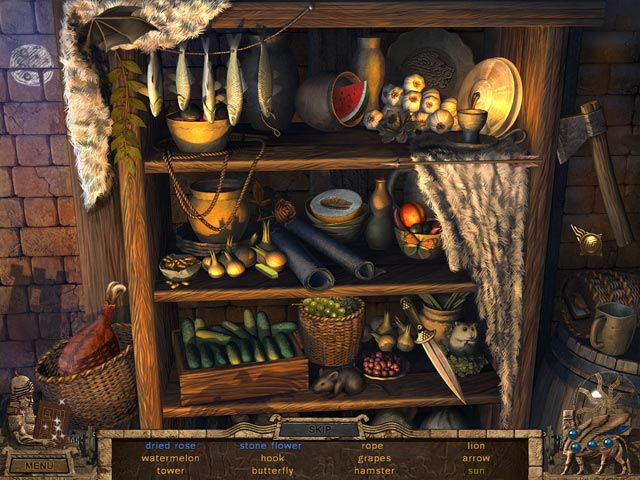The width and height of the screenshot is (640, 480).
Task: Pick the word 'hook' in the list
Action: 272,458
